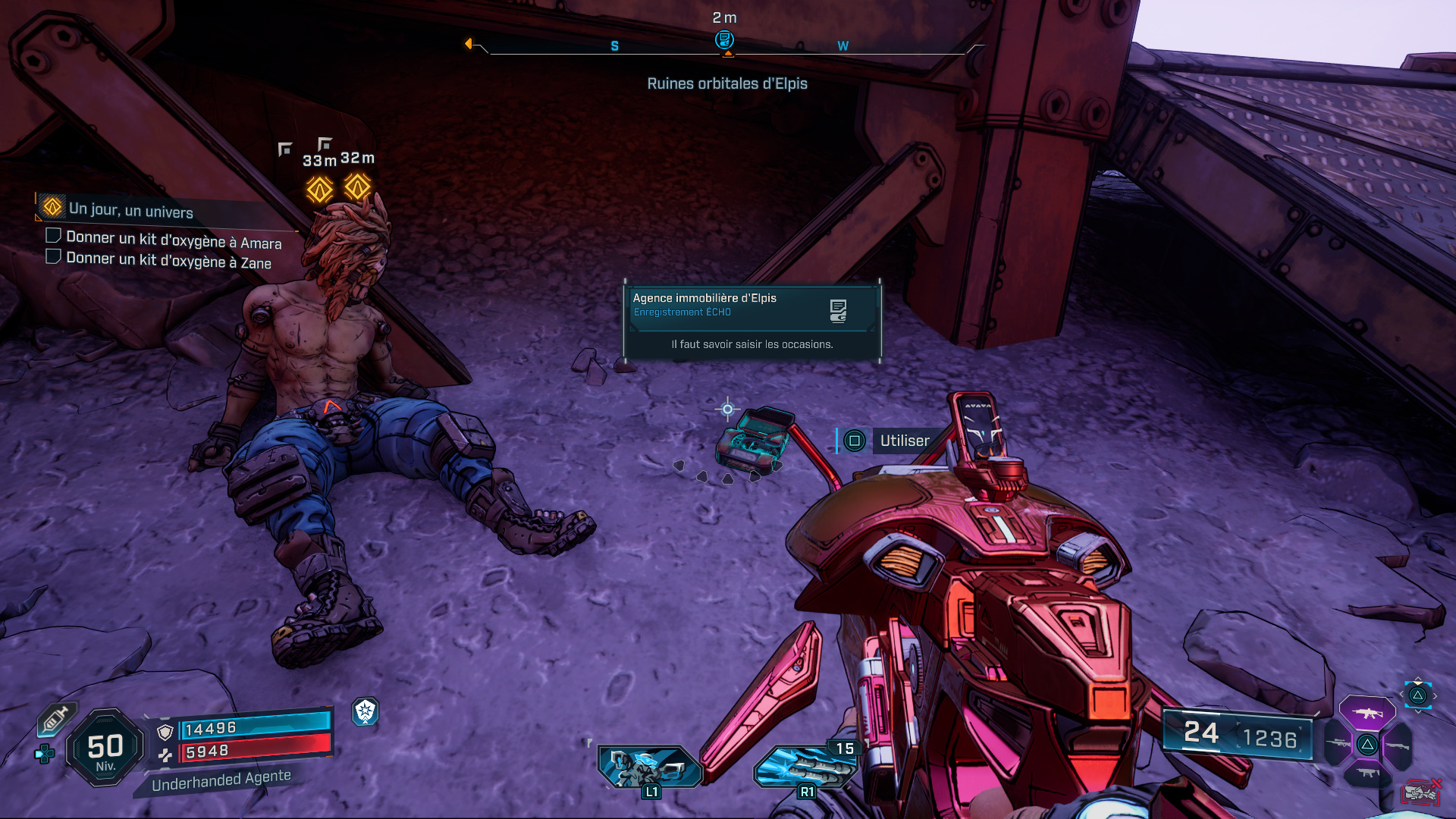The width and height of the screenshot is (1456, 819).
Task: Tick the Zane oxygen kit objective checkbox
Action: click(54, 256)
